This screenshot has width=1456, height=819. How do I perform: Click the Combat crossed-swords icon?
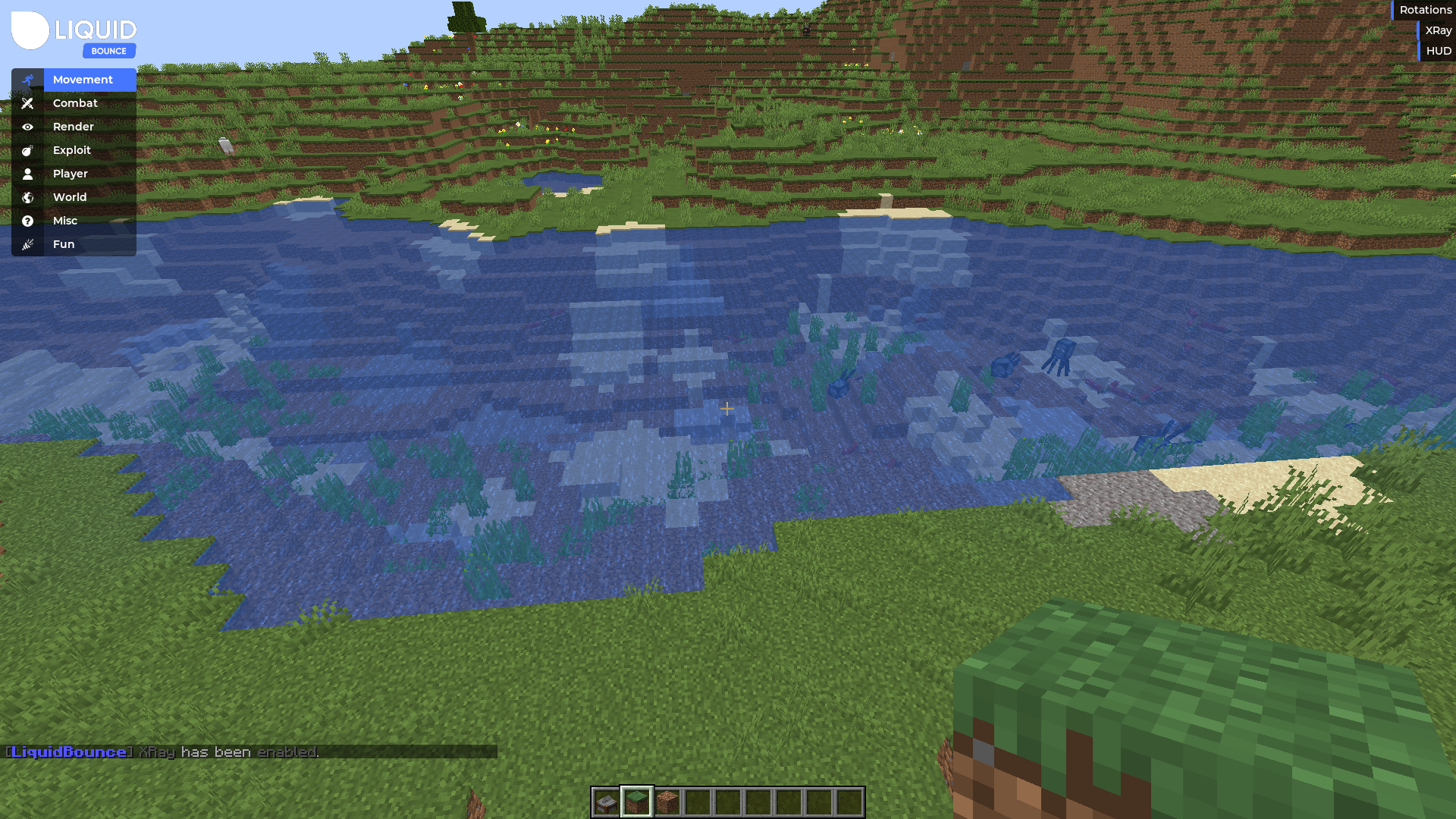click(x=28, y=103)
